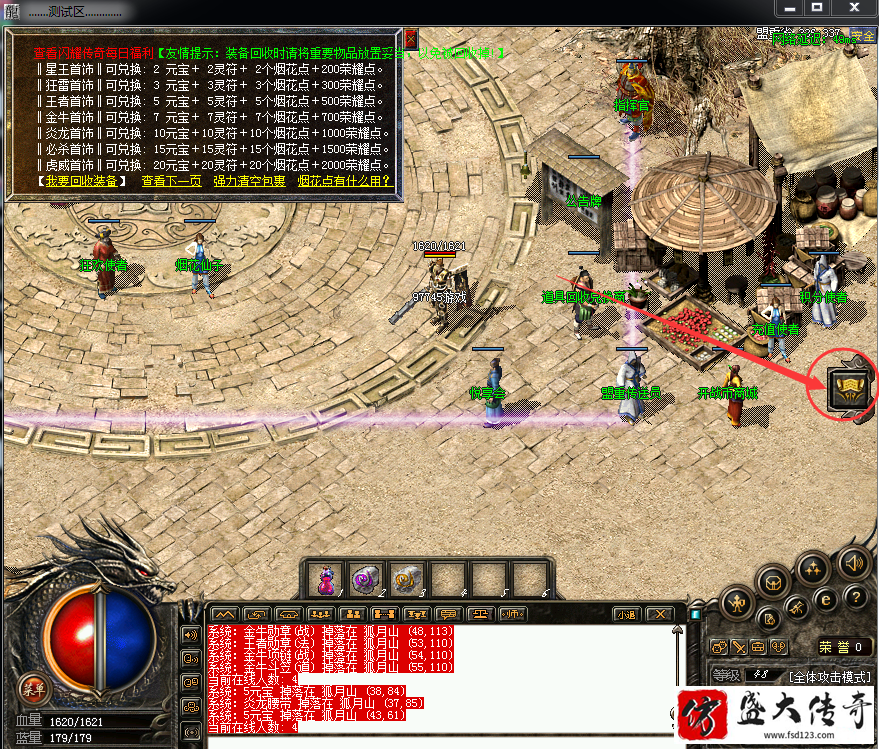Open help with the question mark orb
The height and width of the screenshot is (749, 879).
click(855, 598)
